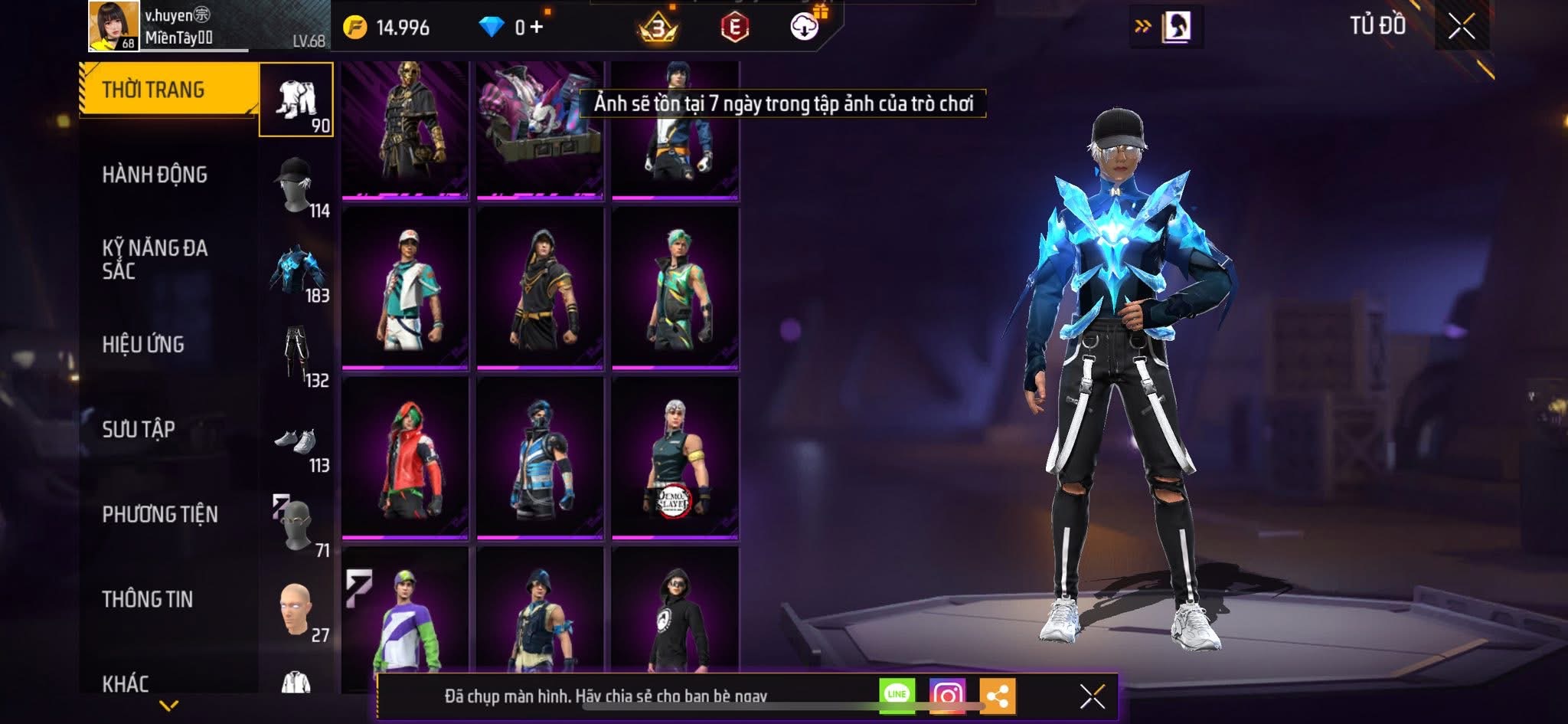
Task: Add diamonds with the plus button
Action: point(537,28)
